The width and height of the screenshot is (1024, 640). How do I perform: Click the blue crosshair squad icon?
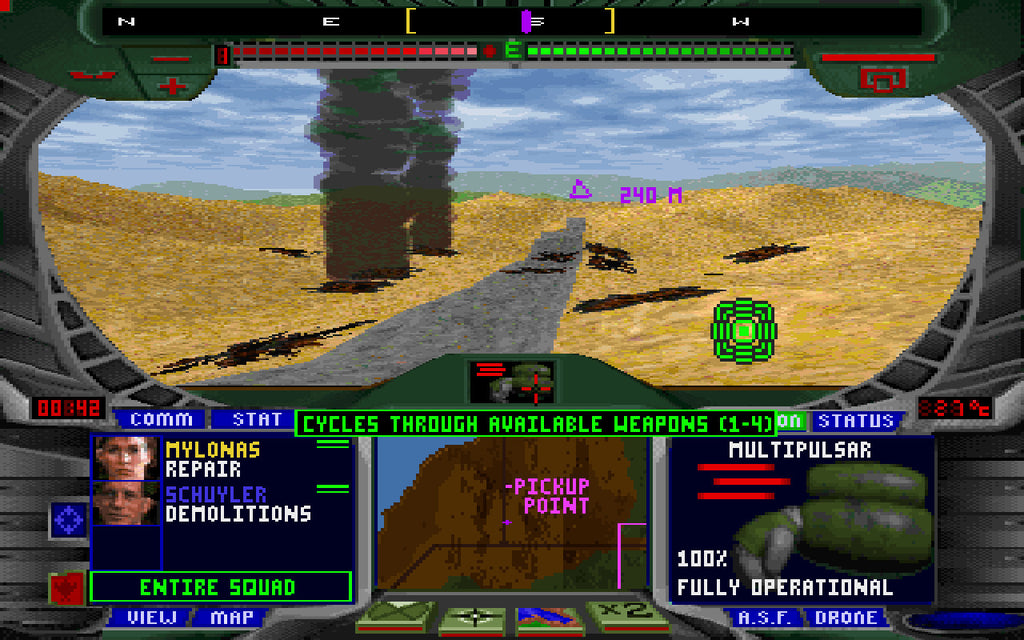pos(67,521)
